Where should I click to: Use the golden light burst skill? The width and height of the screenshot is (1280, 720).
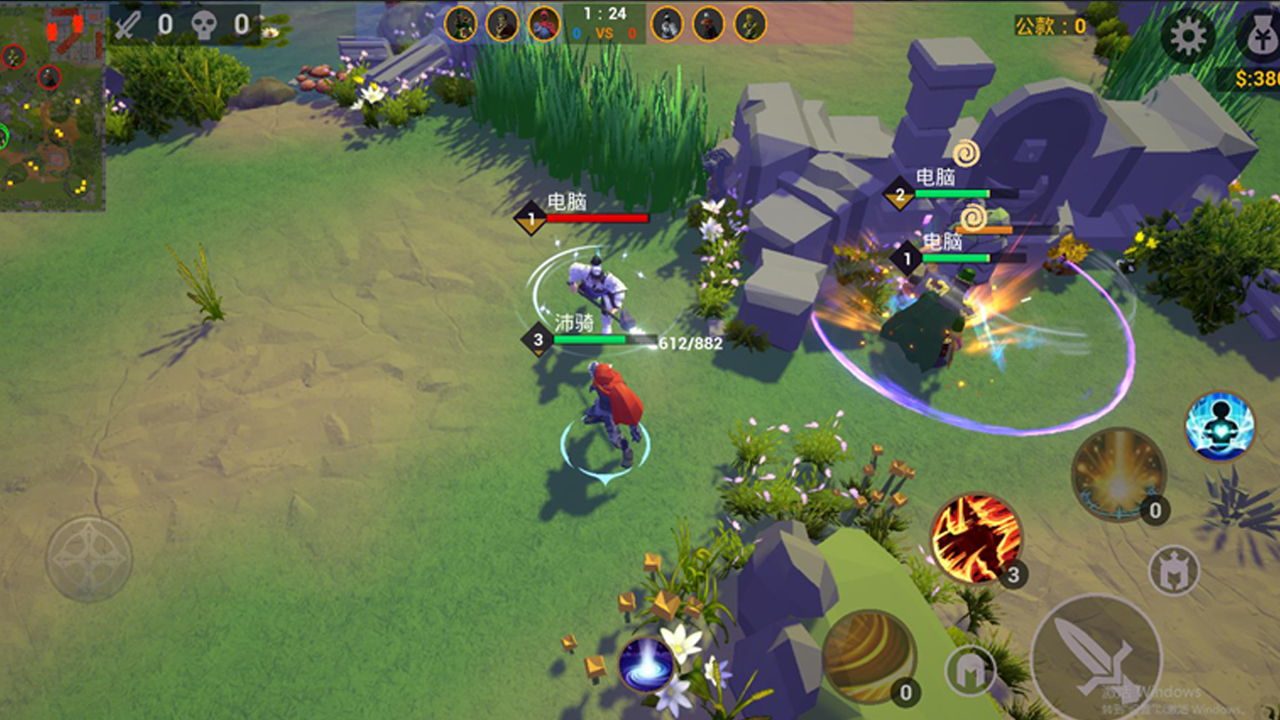tap(1118, 474)
